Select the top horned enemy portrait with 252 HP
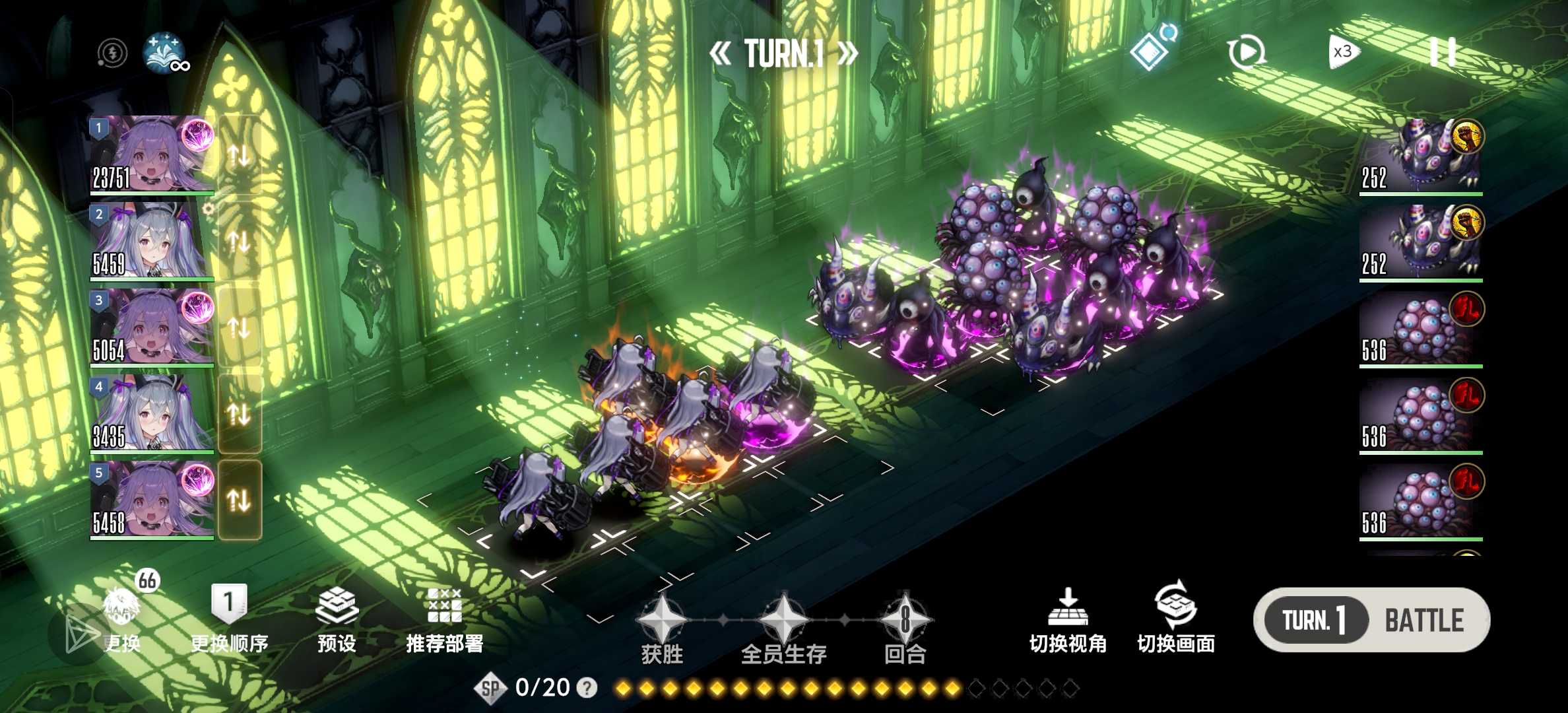 [x=1421, y=156]
